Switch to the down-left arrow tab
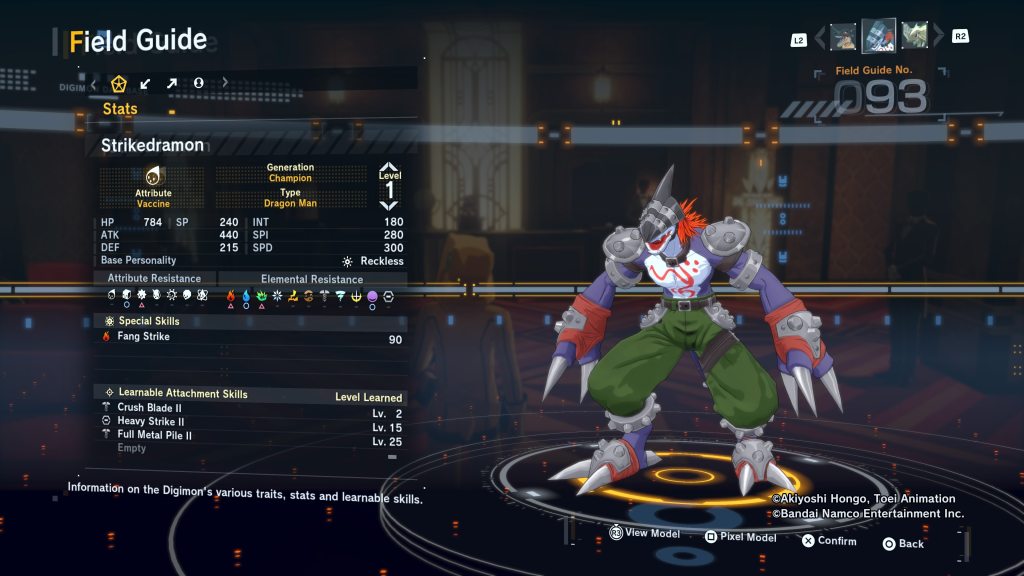The image size is (1024, 576). (x=145, y=83)
